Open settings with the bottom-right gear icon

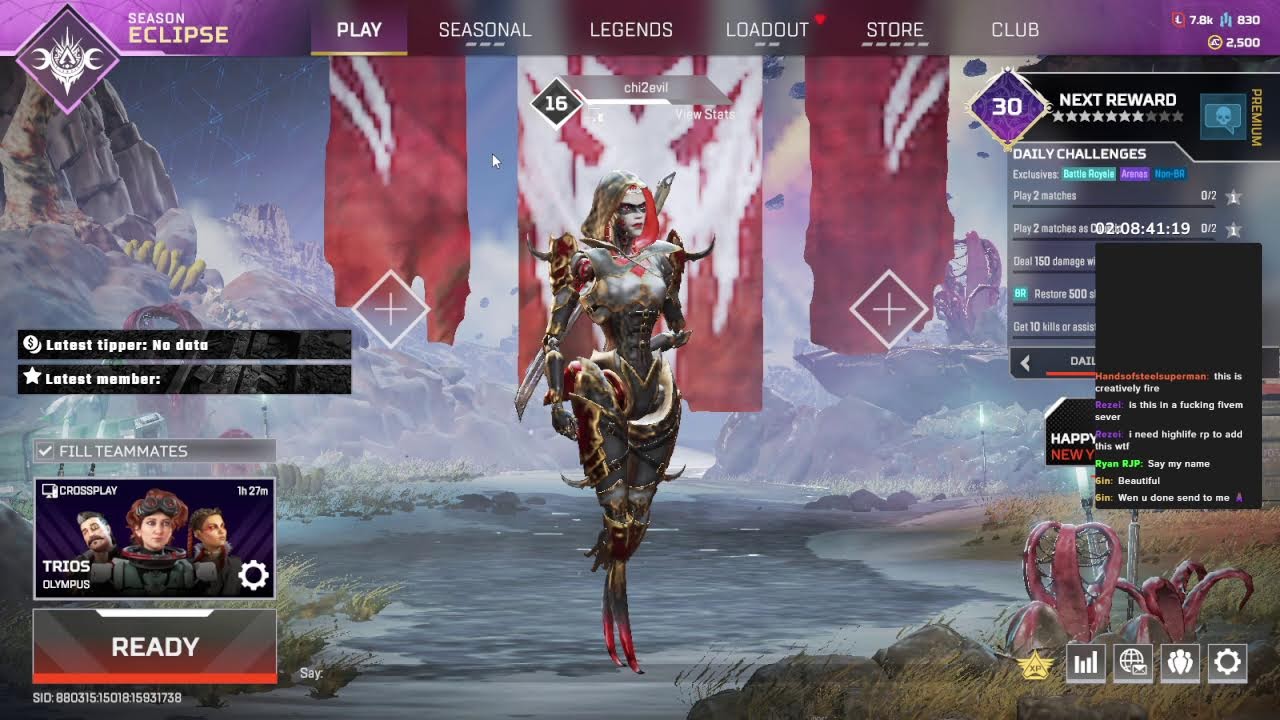point(1227,662)
